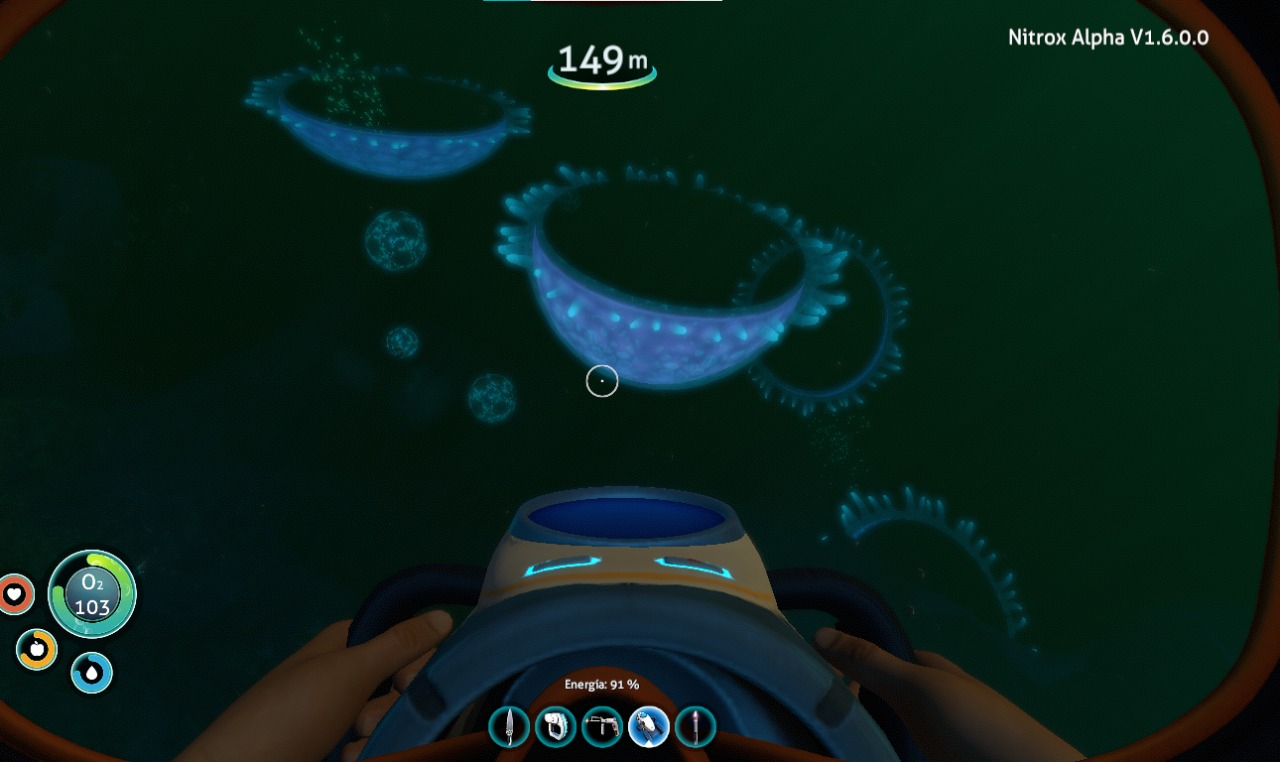Select the repair tool in the quickslot bar

tap(603, 727)
